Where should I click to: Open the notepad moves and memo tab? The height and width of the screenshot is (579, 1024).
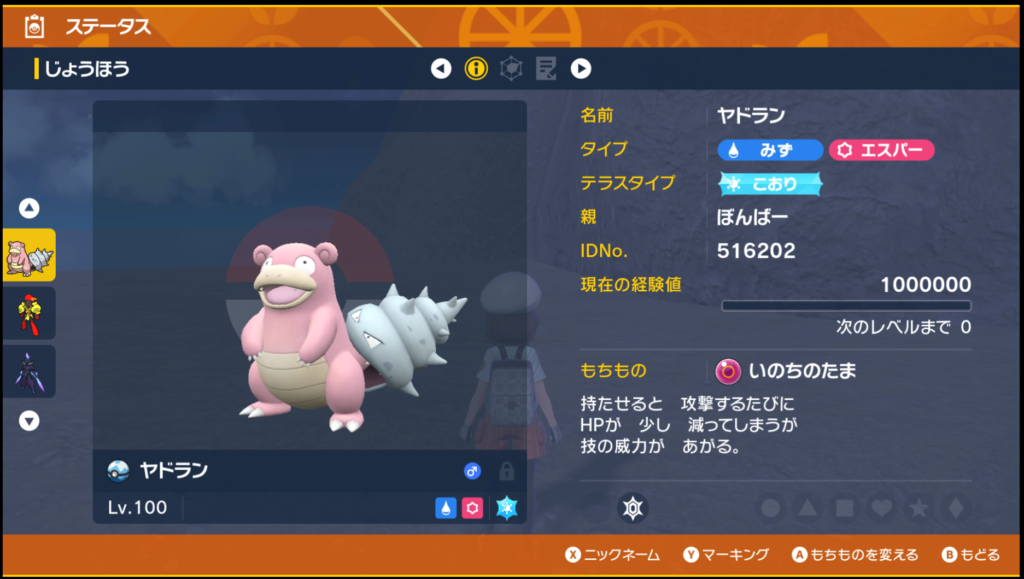(x=546, y=69)
